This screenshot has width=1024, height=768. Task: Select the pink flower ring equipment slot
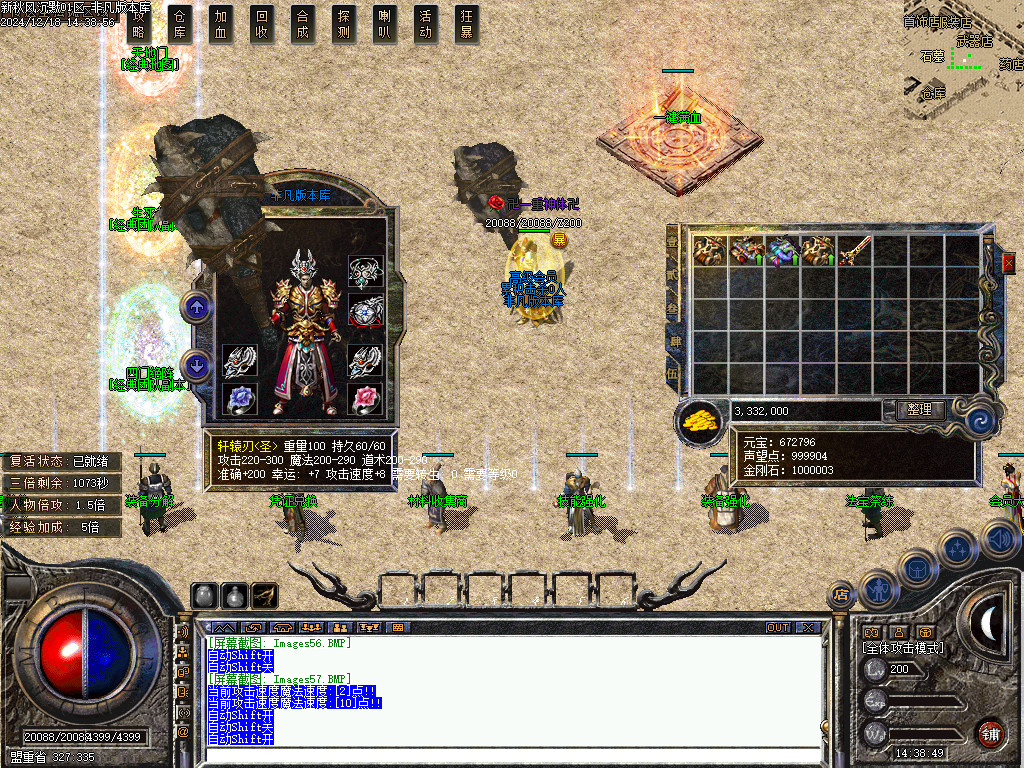coord(365,399)
